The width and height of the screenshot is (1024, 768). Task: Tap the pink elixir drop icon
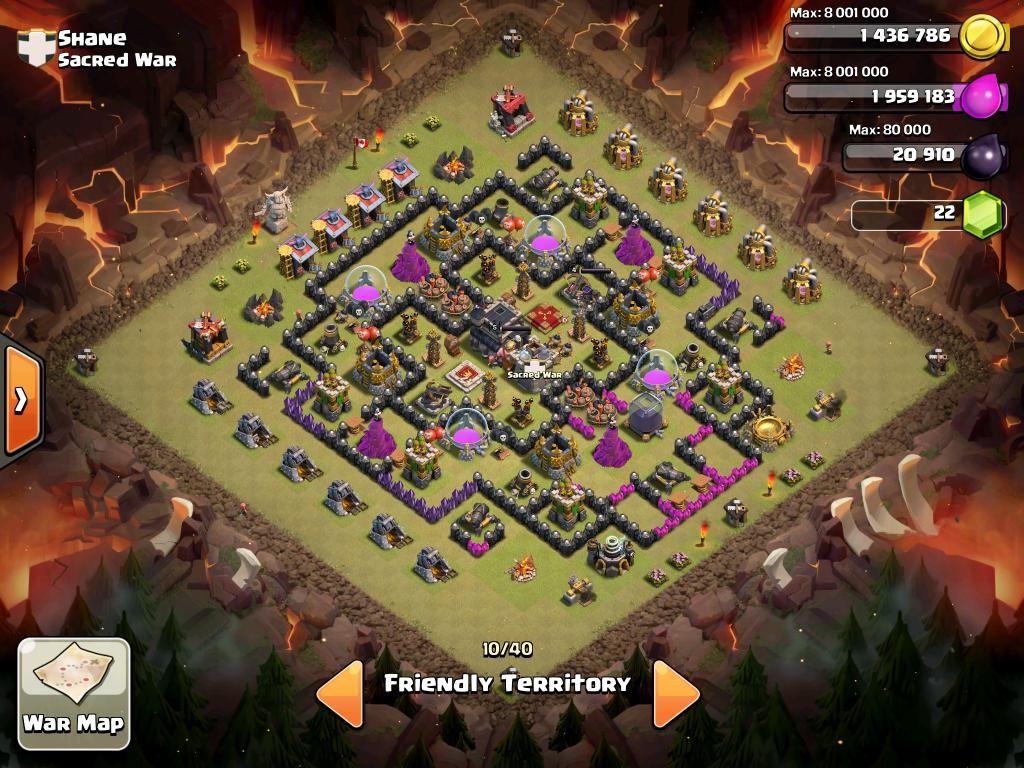click(x=980, y=97)
